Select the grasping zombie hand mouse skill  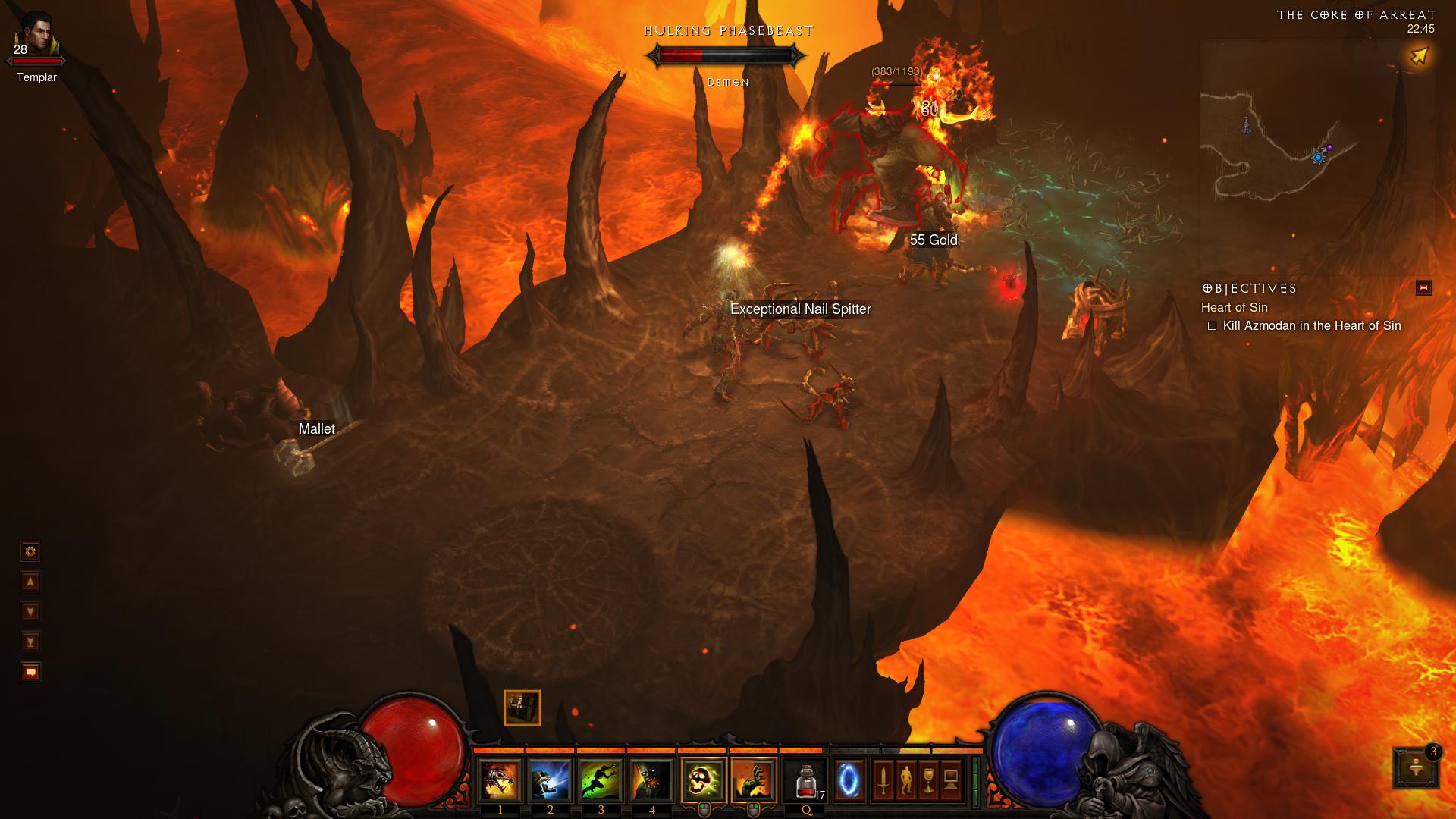pyautogui.click(x=755, y=780)
